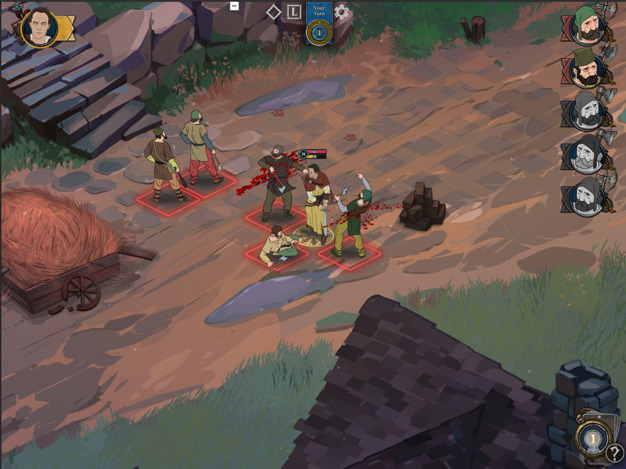Image resolution: width=626 pixels, height=469 pixels.
Task: Click the Your Turn banner medallion
Action: [319, 30]
